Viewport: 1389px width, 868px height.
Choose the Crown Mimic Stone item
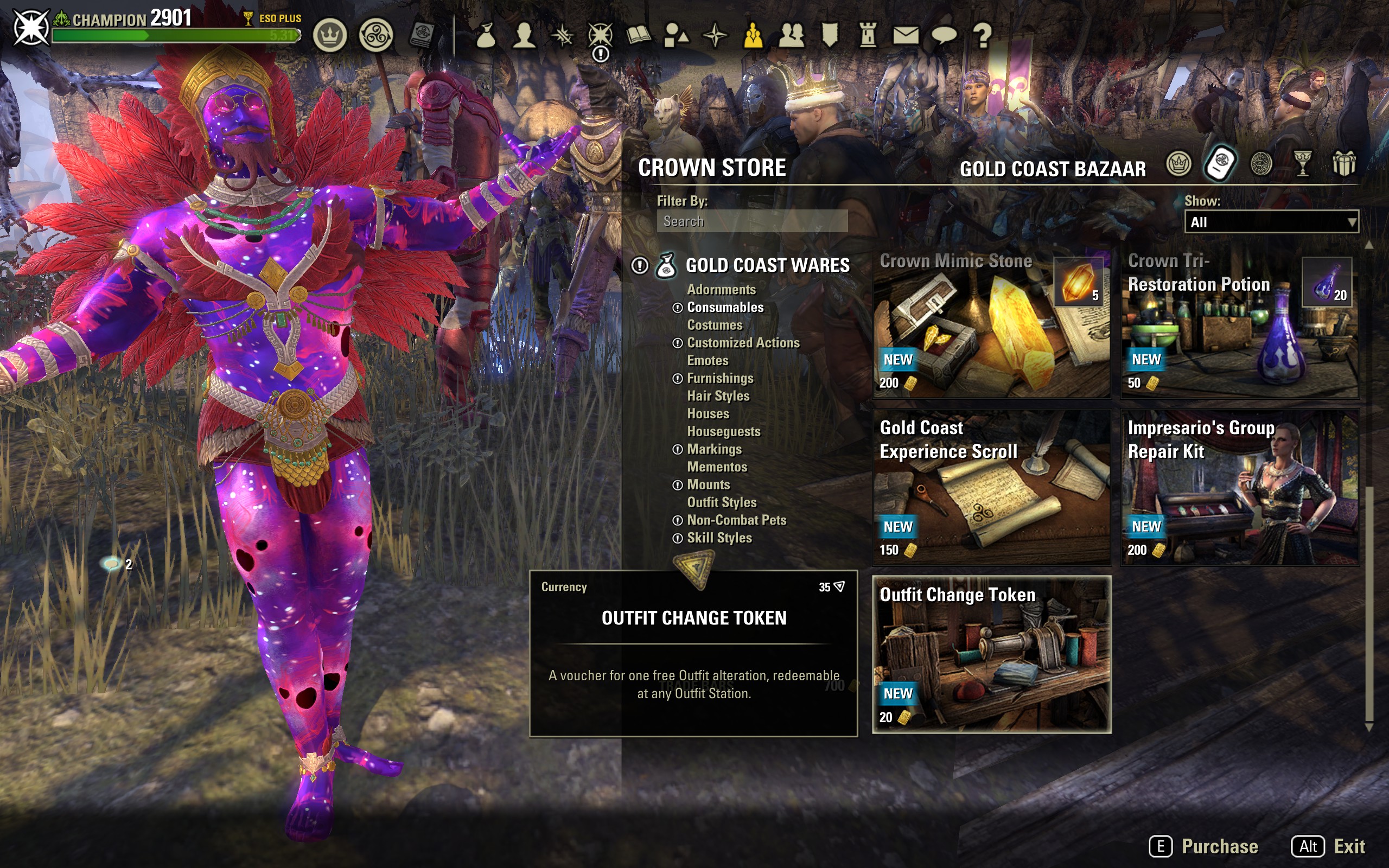coord(991,324)
